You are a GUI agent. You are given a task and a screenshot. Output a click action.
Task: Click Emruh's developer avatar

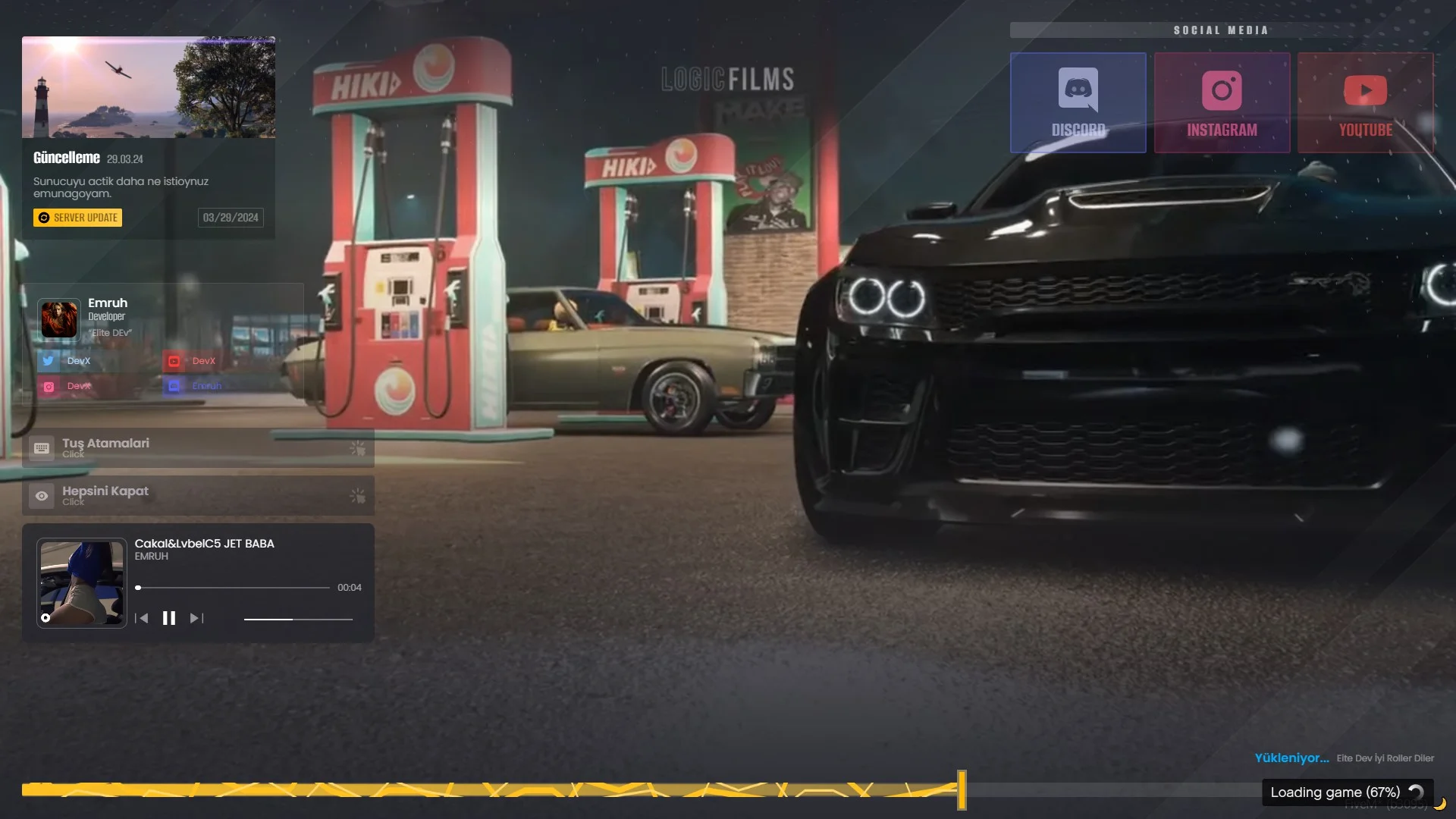click(x=59, y=319)
